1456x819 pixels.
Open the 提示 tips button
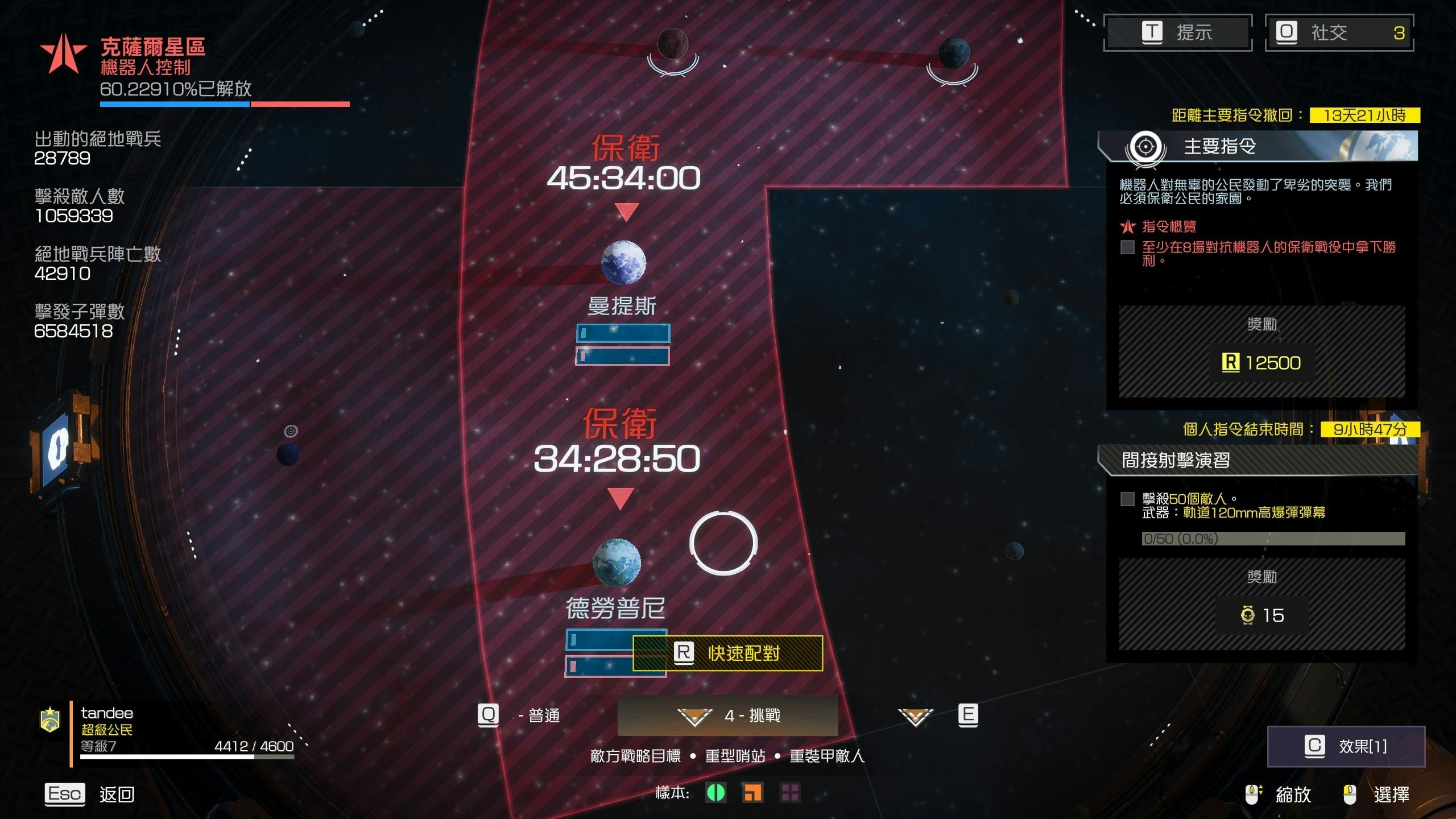(x=1177, y=32)
